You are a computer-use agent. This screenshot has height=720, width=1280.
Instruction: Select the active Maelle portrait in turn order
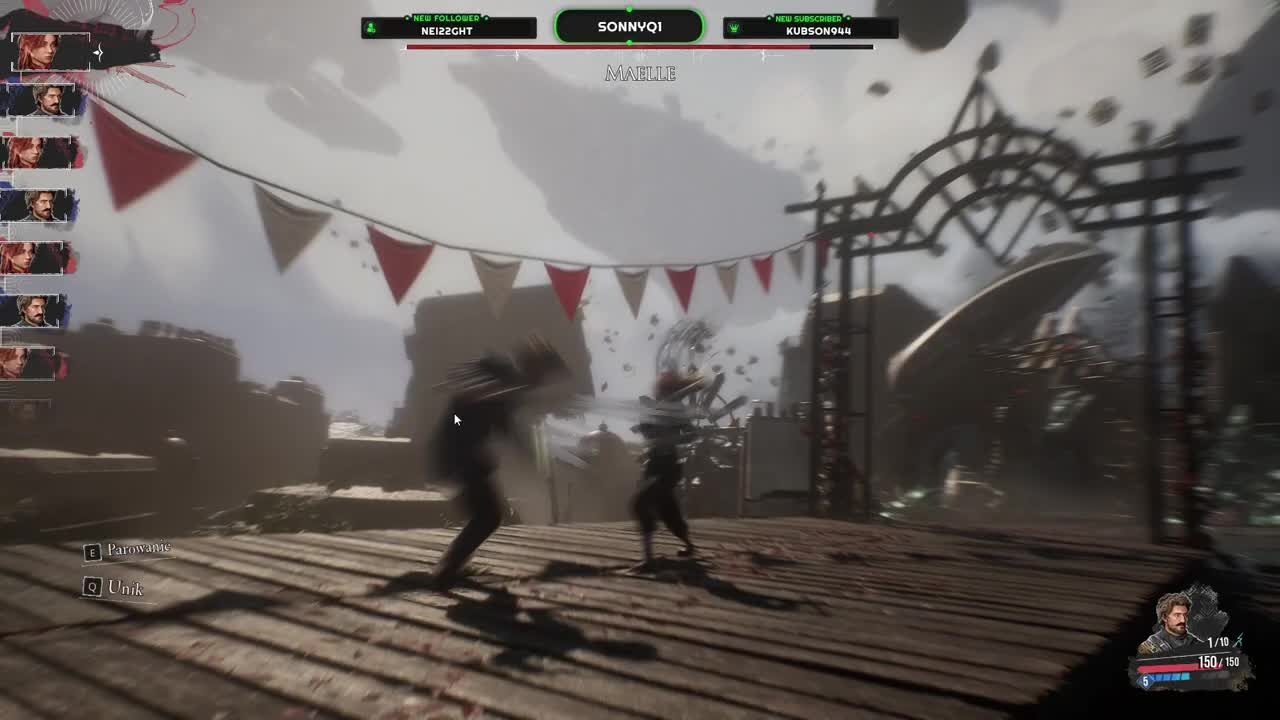coord(50,52)
